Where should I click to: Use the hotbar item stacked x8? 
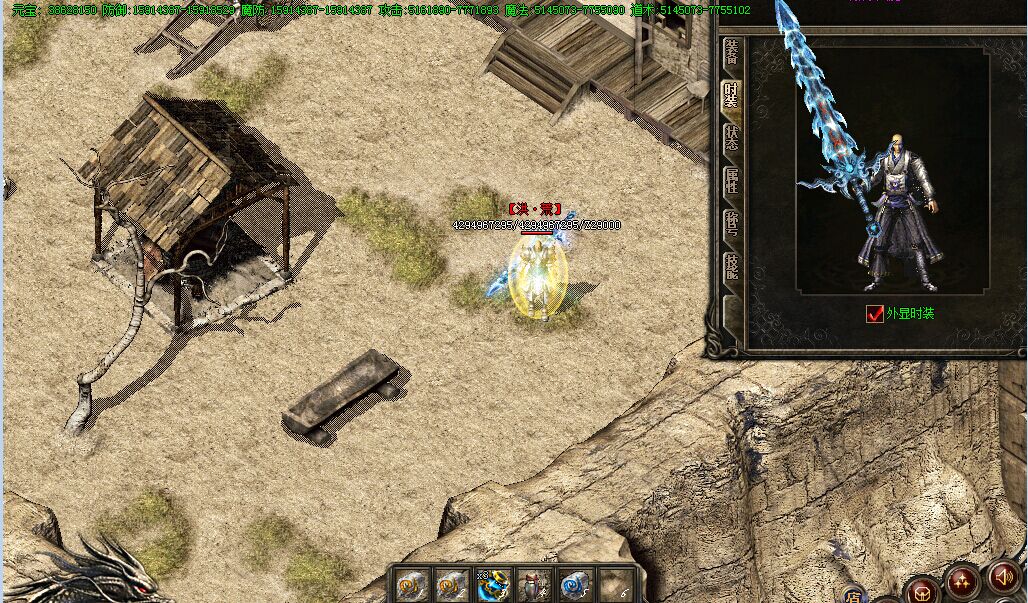pos(493,585)
